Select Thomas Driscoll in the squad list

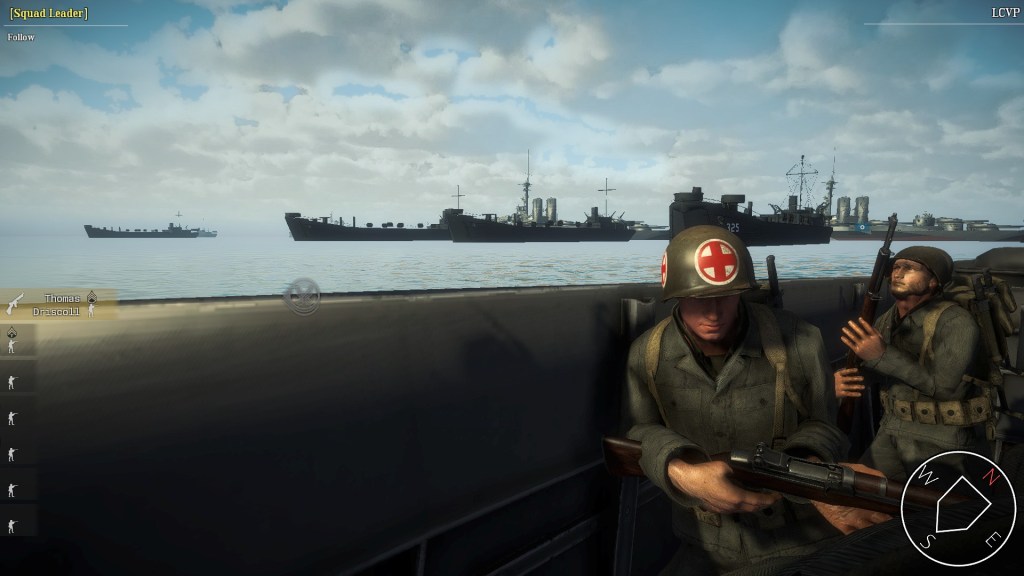click(56, 304)
